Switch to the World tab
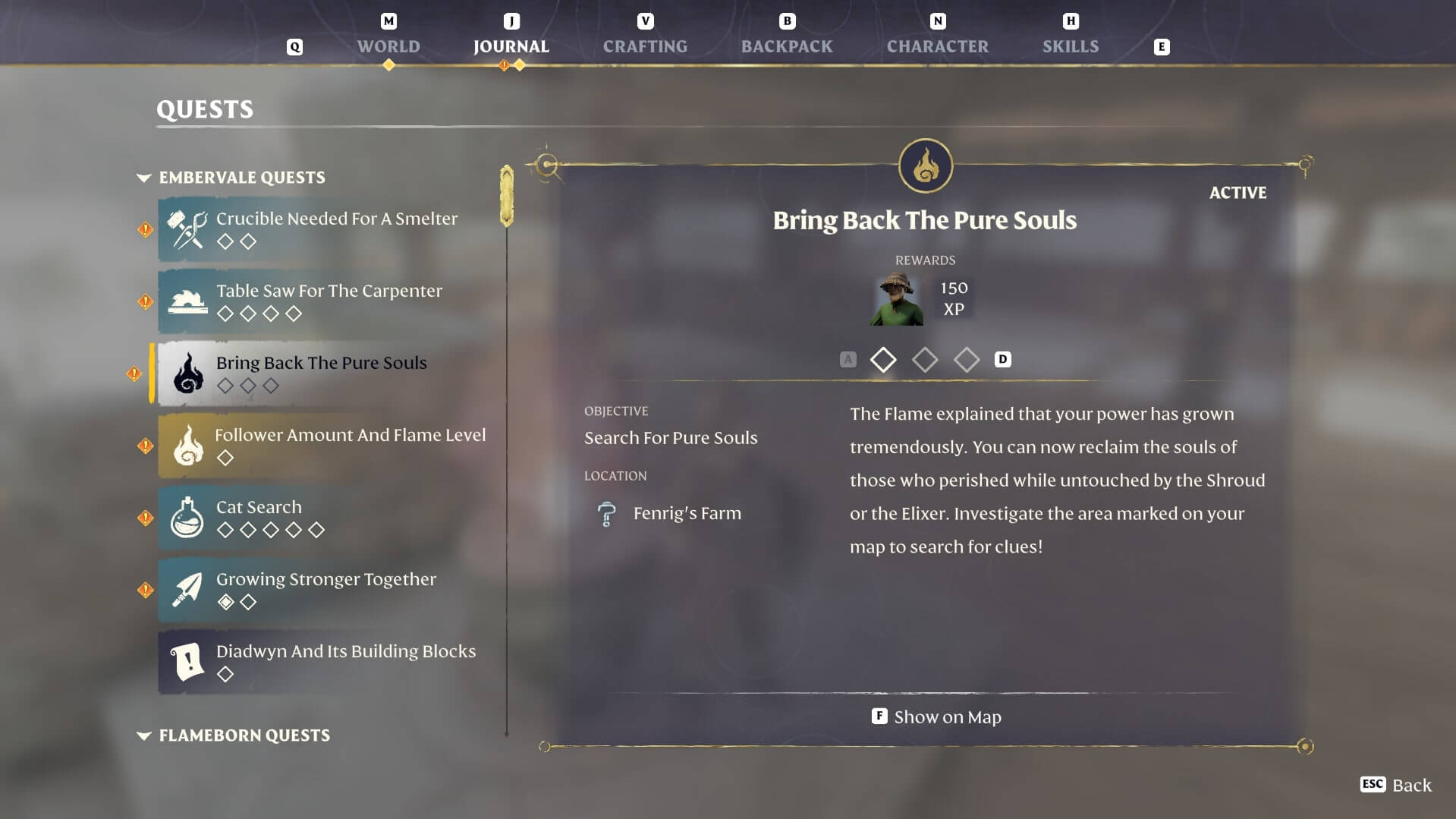Image resolution: width=1456 pixels, height=819 pixels. (388, 46)
